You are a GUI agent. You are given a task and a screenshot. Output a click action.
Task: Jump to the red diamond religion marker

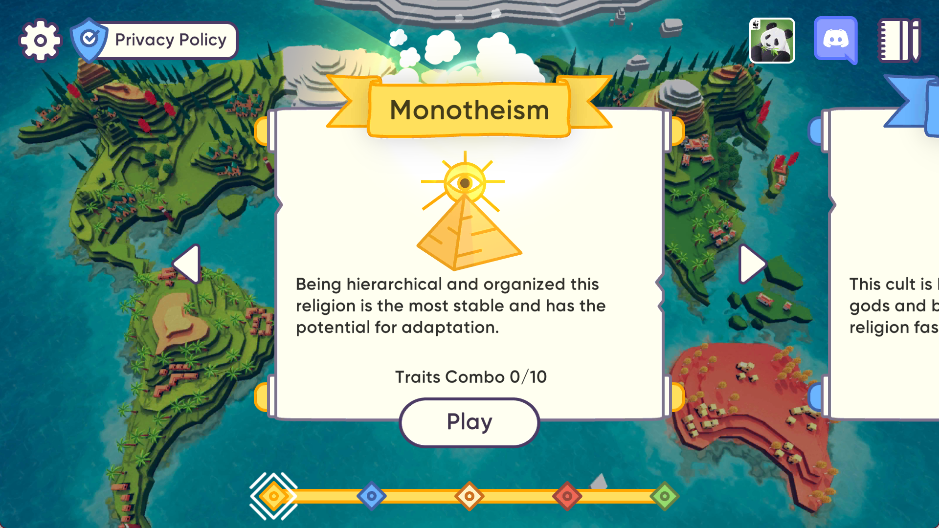567,495
